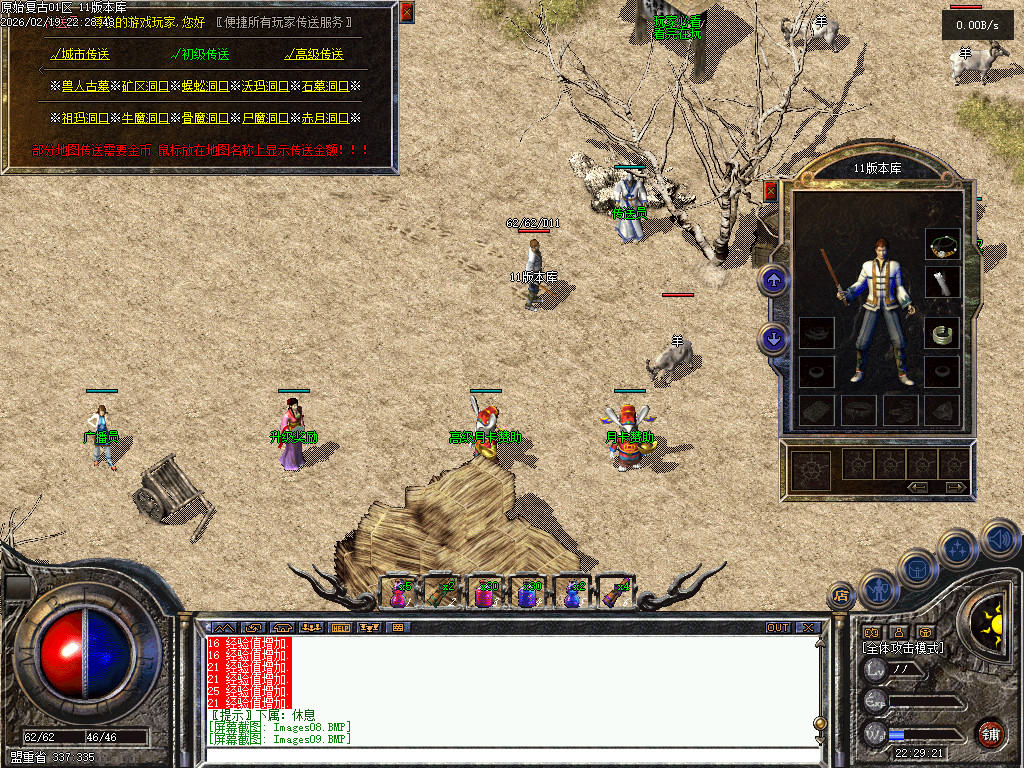Go to 赤月洞口 via teleport link
1024x768 pixels.
[x=324, y=118]
